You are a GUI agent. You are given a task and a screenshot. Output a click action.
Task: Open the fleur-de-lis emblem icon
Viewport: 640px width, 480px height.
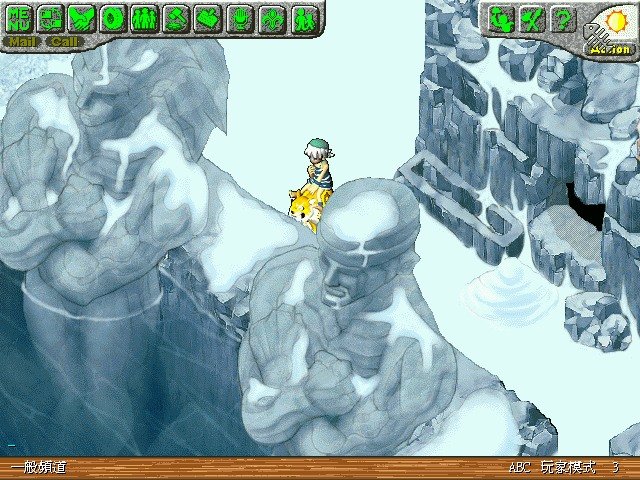pyautogui.click(x=270, y=18)
